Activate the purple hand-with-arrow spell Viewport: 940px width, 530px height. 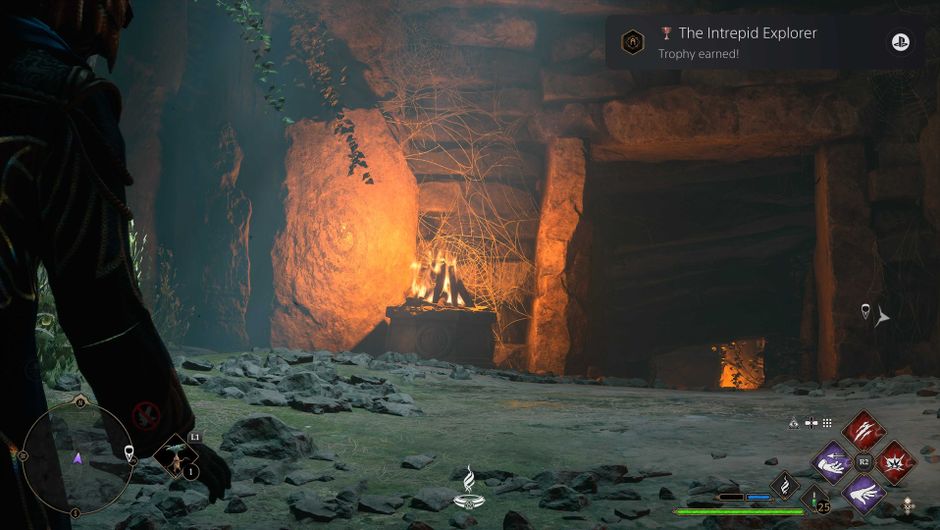pos(832,462)
